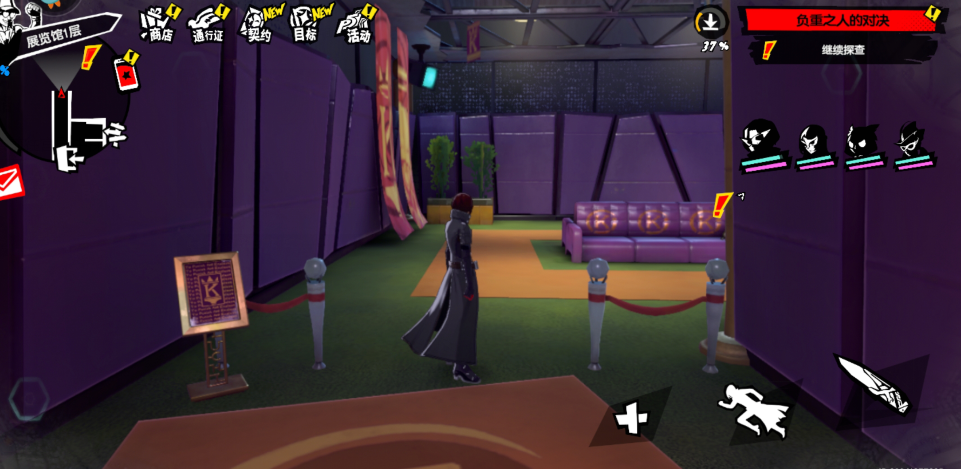
Task: Open the 商店 shop menu
Action: (158, 24)
